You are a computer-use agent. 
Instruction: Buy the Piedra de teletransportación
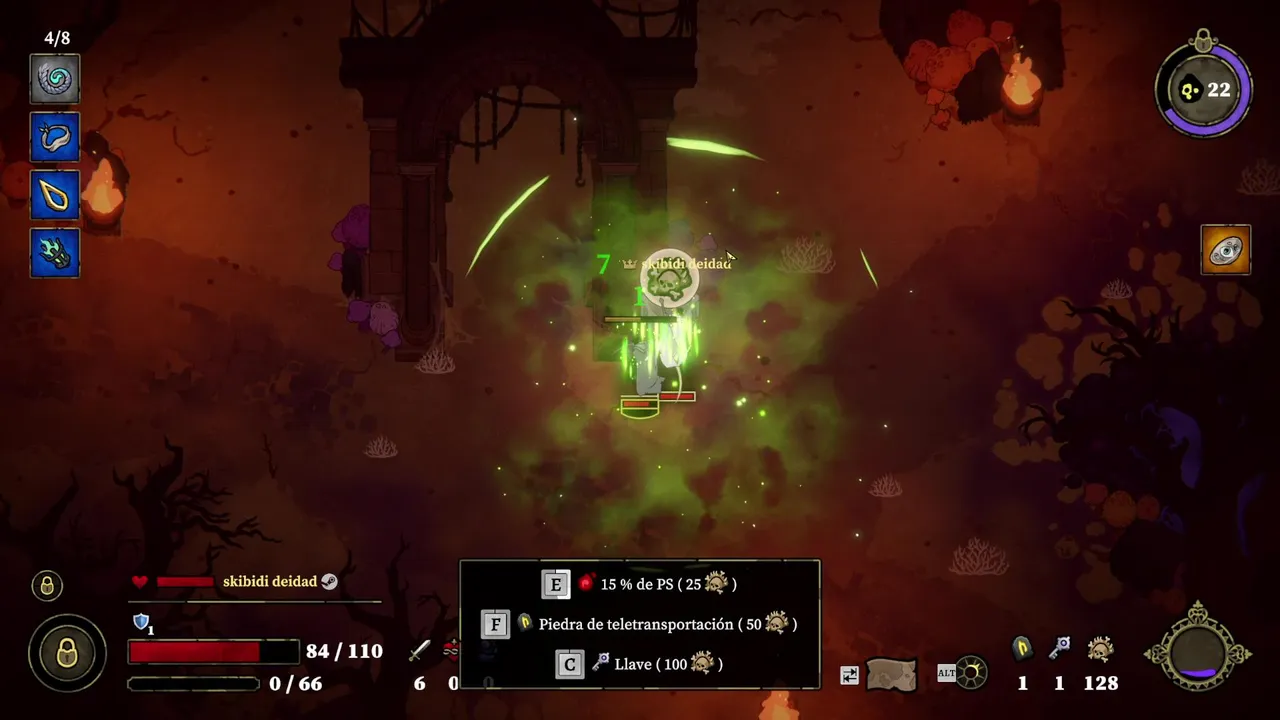click(640, 624)
